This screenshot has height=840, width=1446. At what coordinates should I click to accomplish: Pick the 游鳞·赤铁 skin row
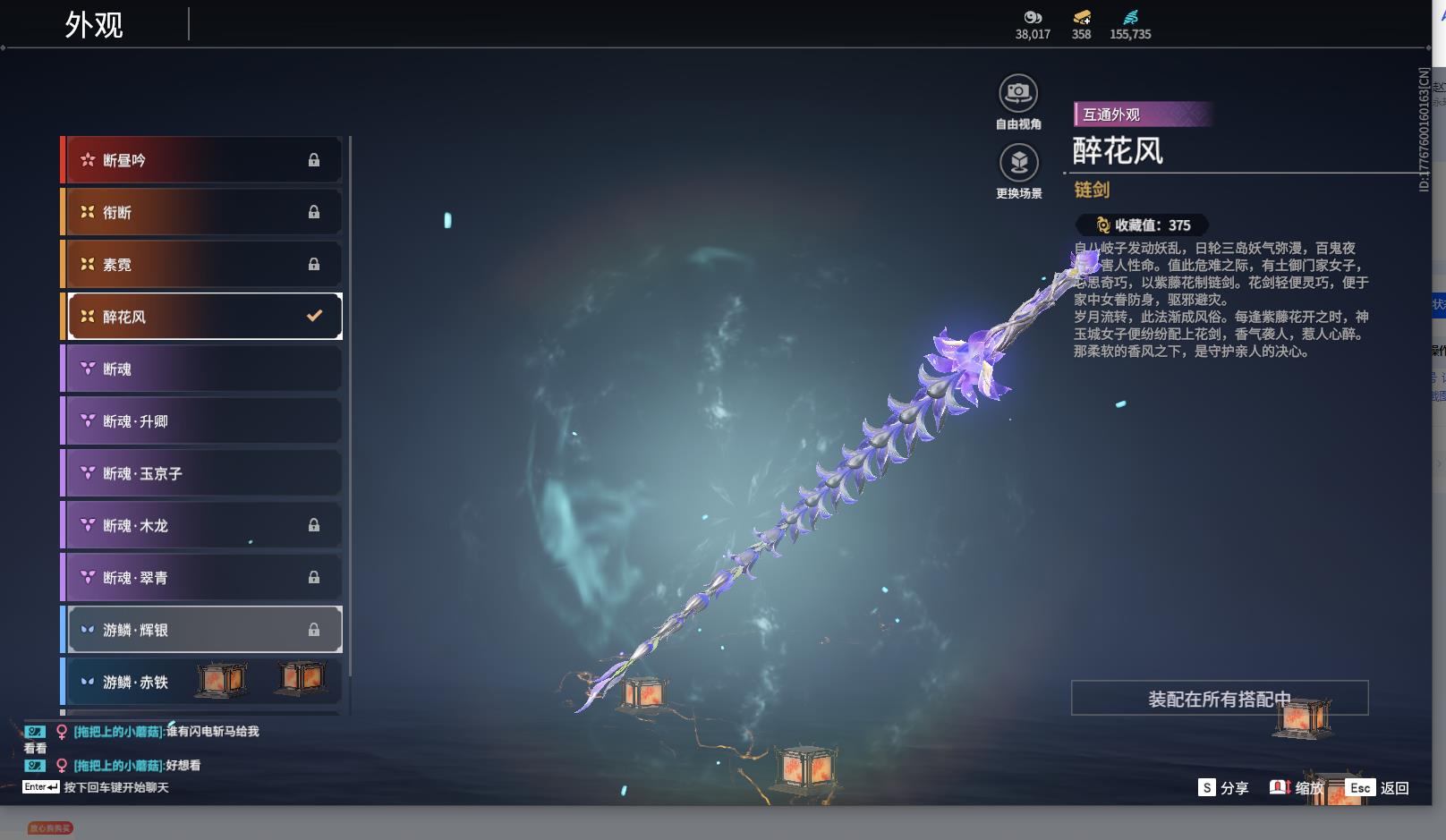(x=203, y=682)
